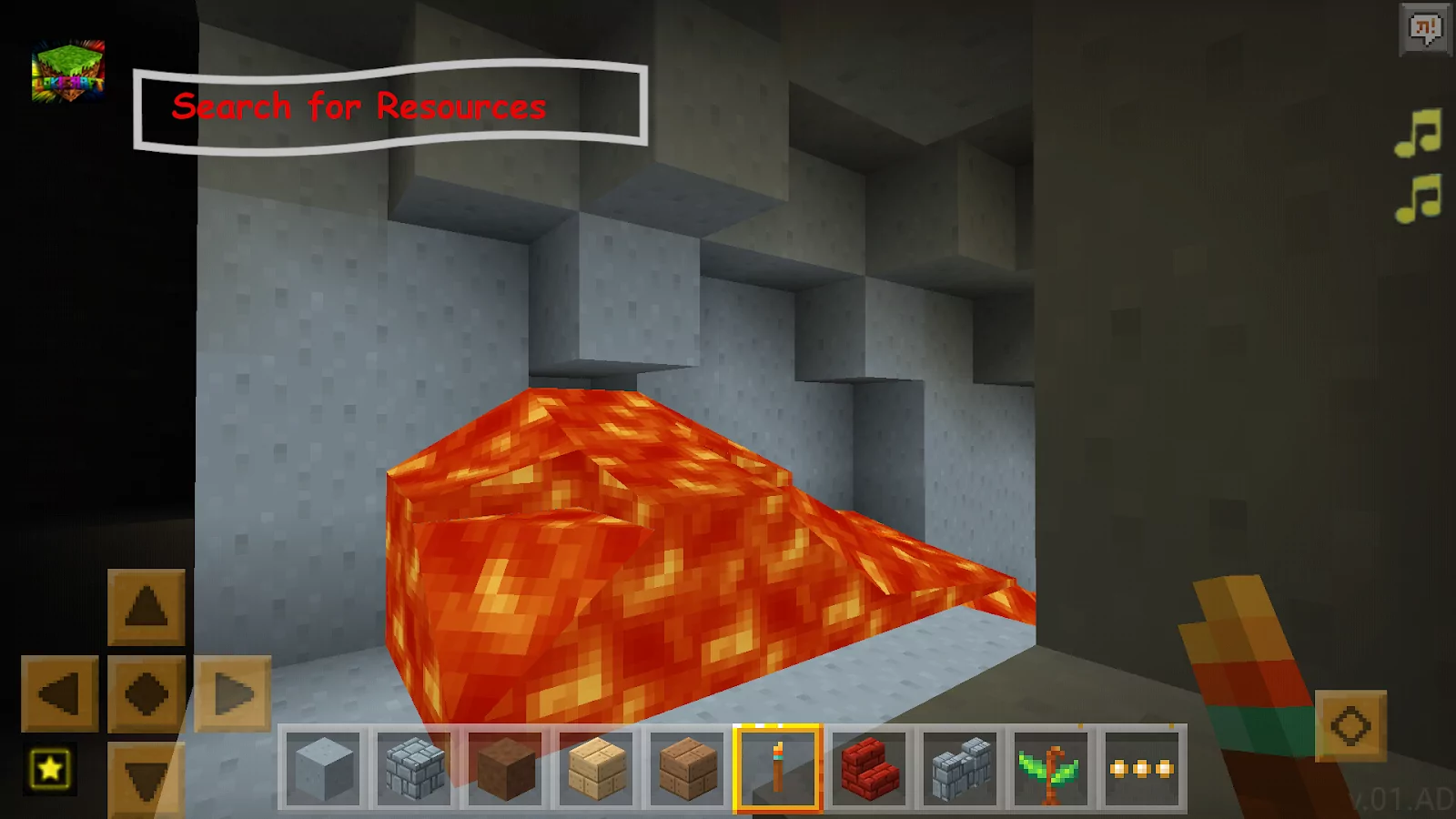Select the stone block from the hotbar
The height and width of the screenshot is (819, 1456).
coord(321,769)
